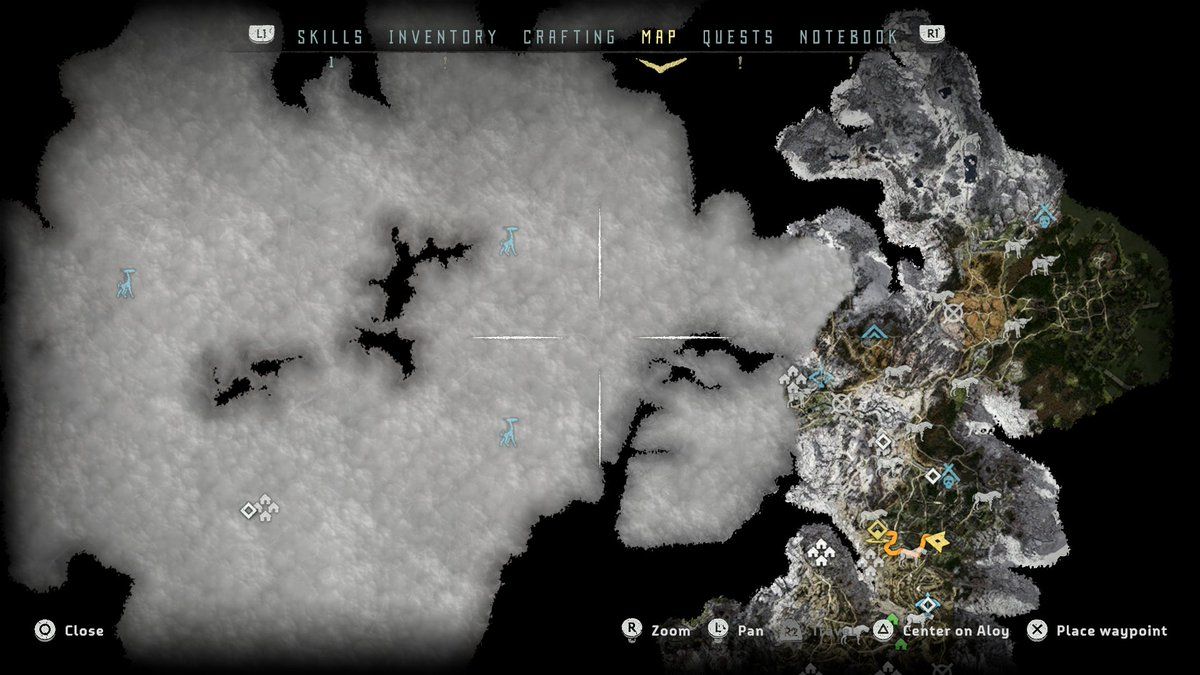Image resolution: width=1200 pixels, height=675 pixels.
Task: Select the blue double-chevron map marker
Action: point(875,332)
